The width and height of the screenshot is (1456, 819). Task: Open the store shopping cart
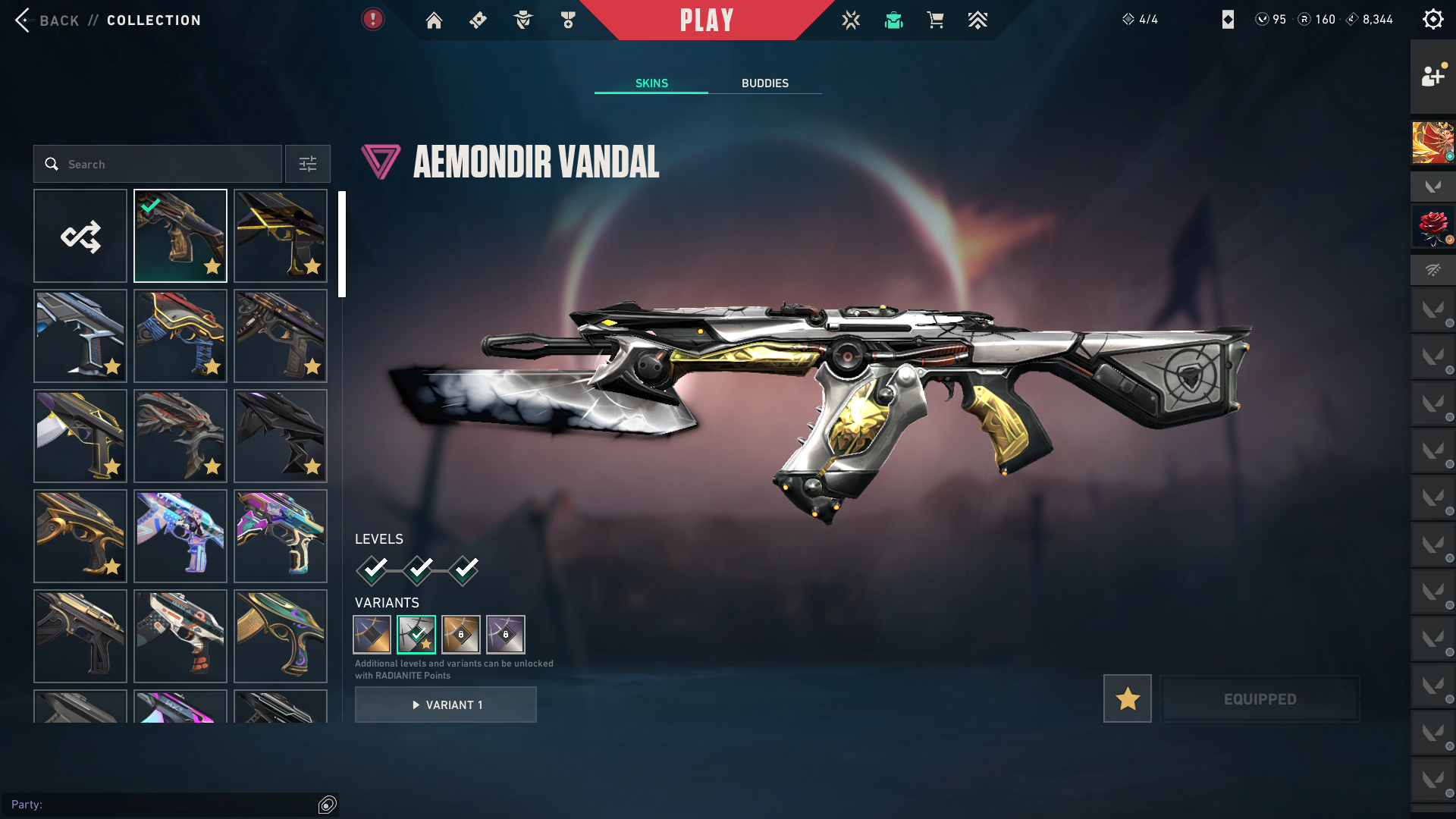pyautogui.click(x=935, y=20)
